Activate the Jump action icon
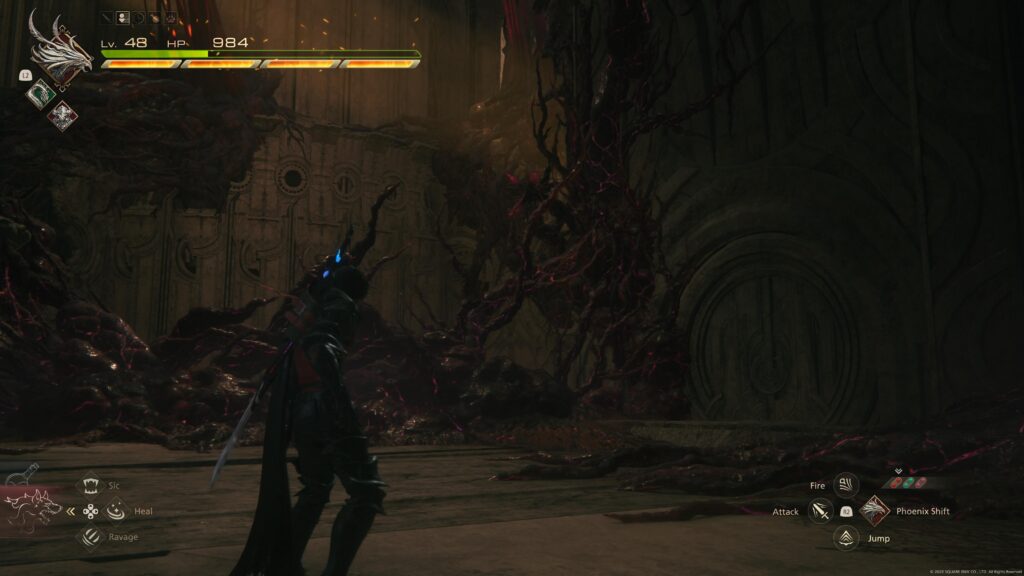 click(x=846, y=538)
